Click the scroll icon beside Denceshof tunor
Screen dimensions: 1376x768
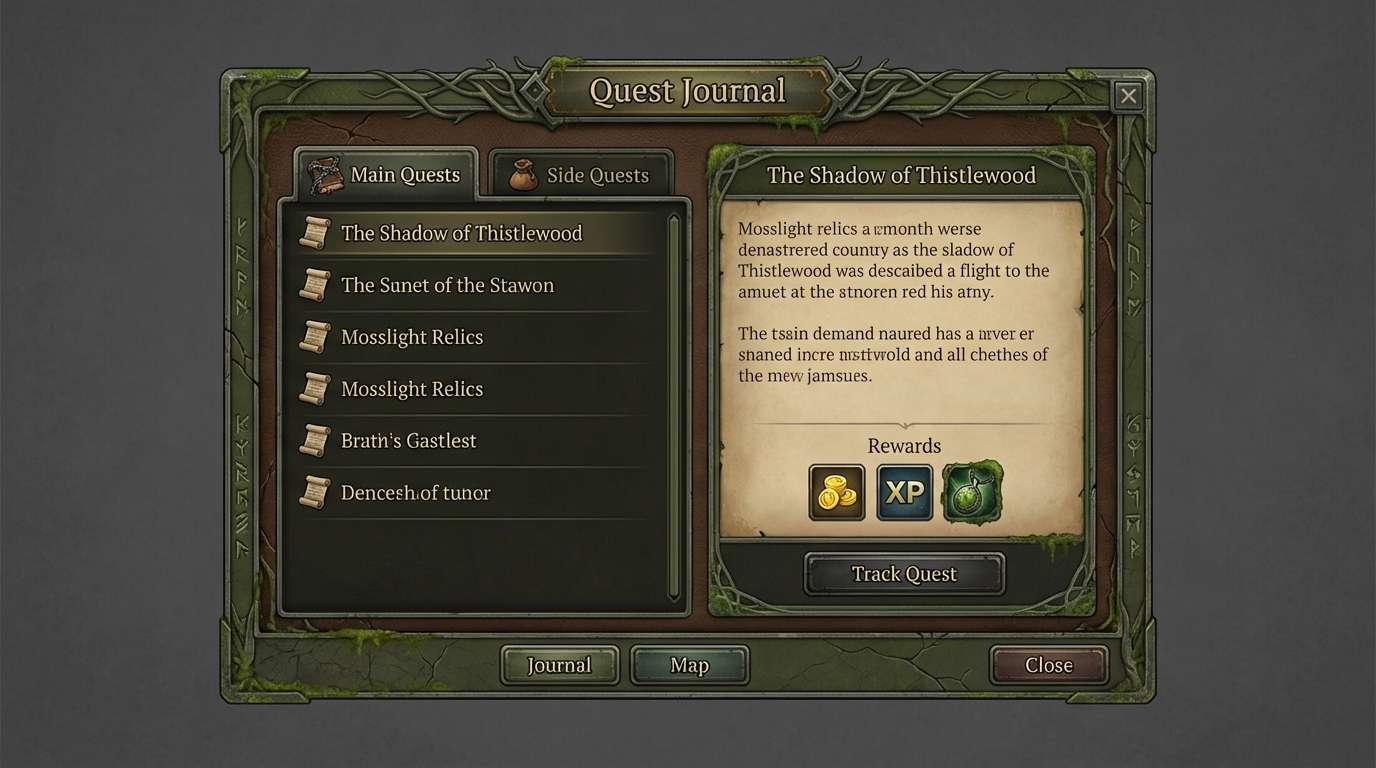(x=315, y=492)
